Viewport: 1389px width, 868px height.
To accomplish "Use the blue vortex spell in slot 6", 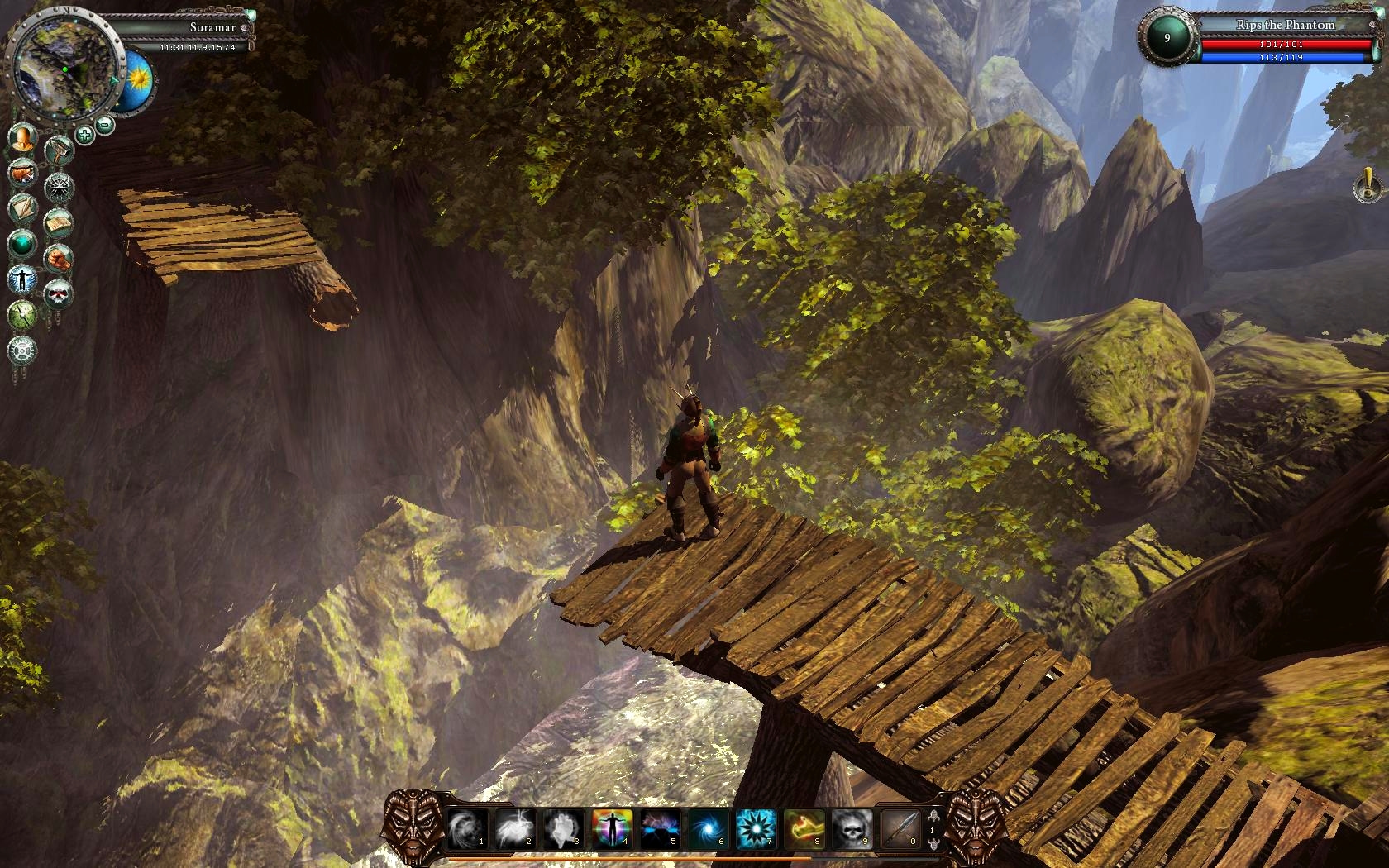I will pos(709,827).
